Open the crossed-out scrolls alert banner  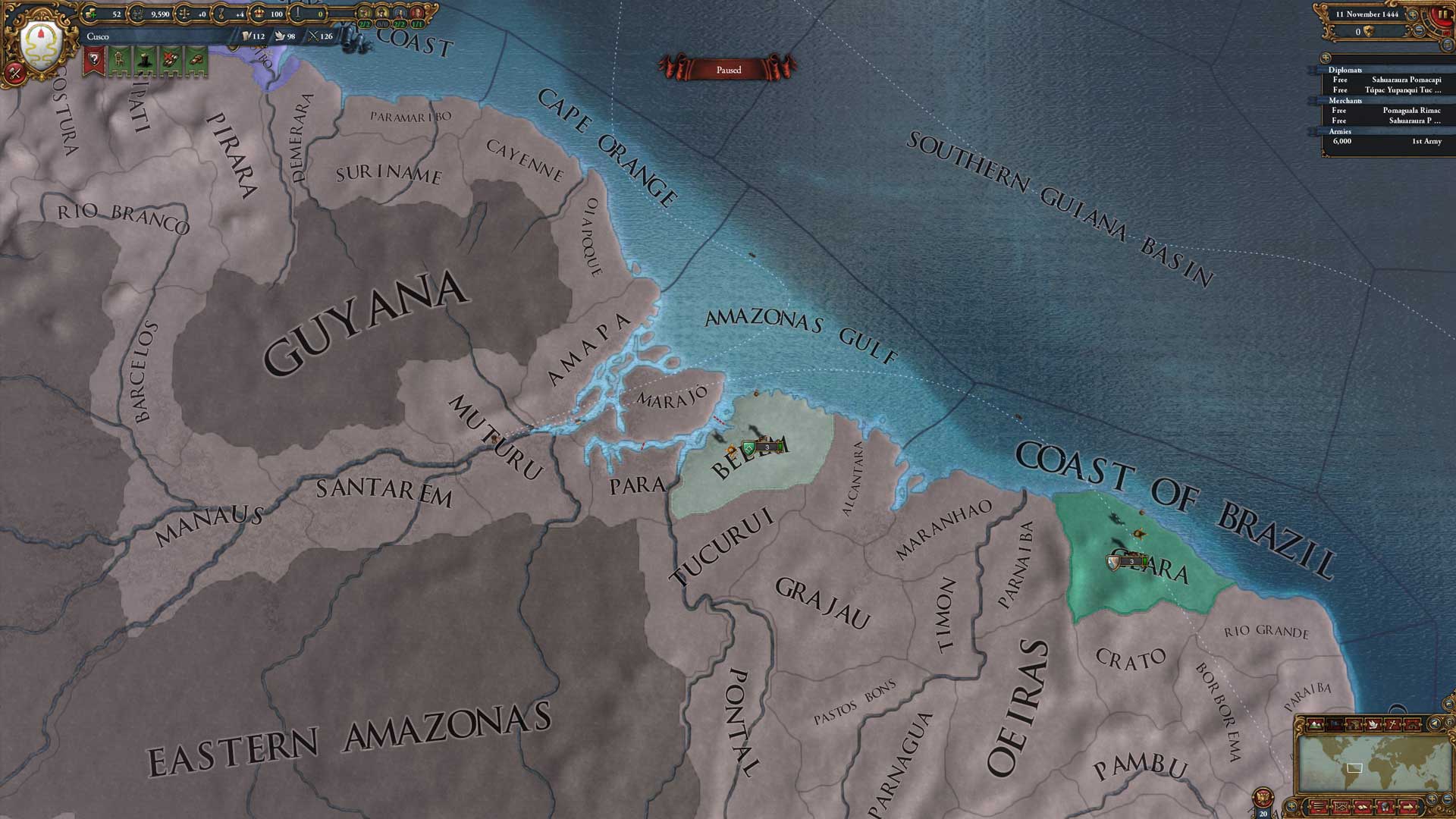click(171, 60)
